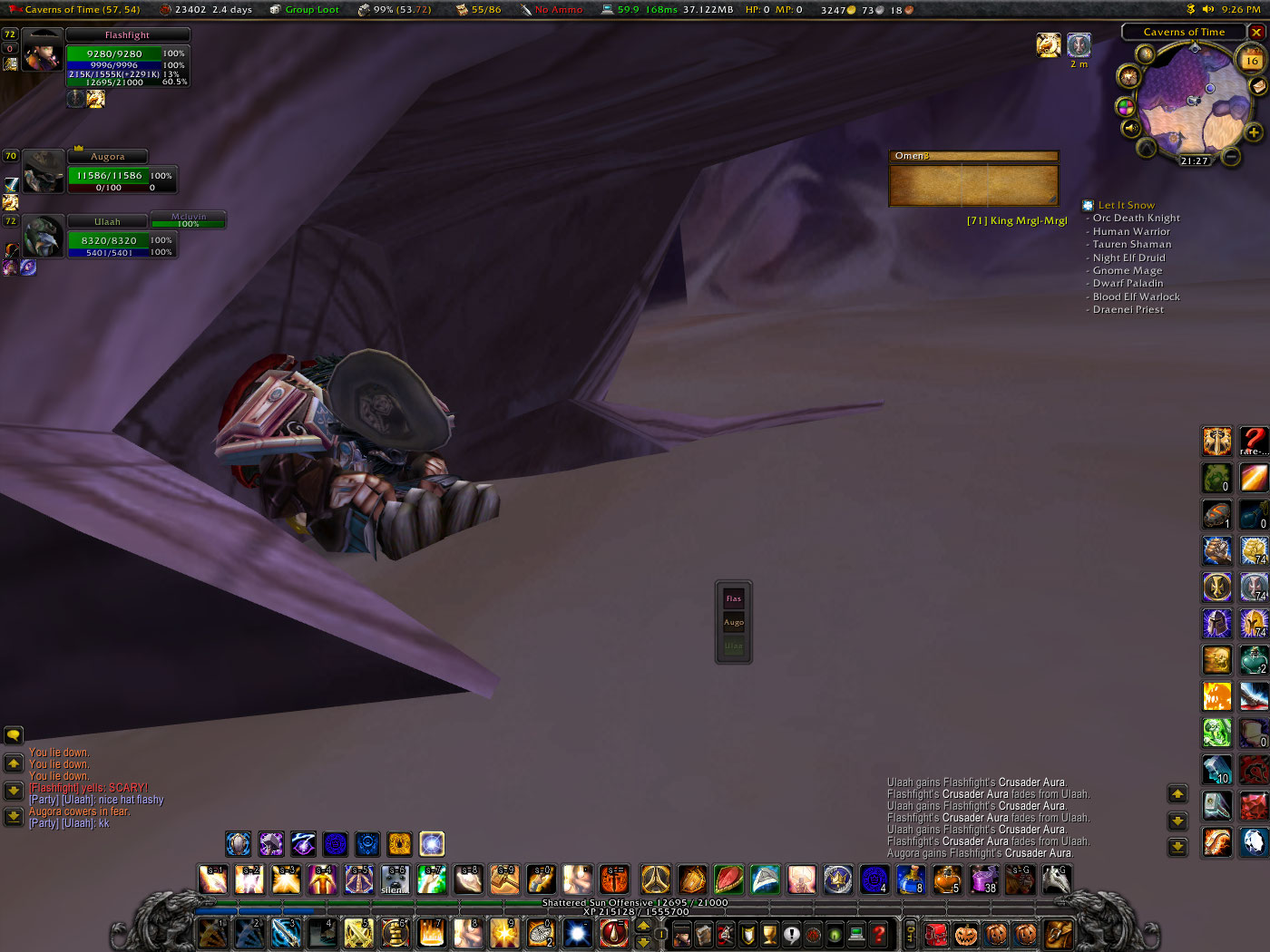The width and height of the screenshot is (1270, 952).
Task: Open the red question mark help button
Action: (878, 933)
